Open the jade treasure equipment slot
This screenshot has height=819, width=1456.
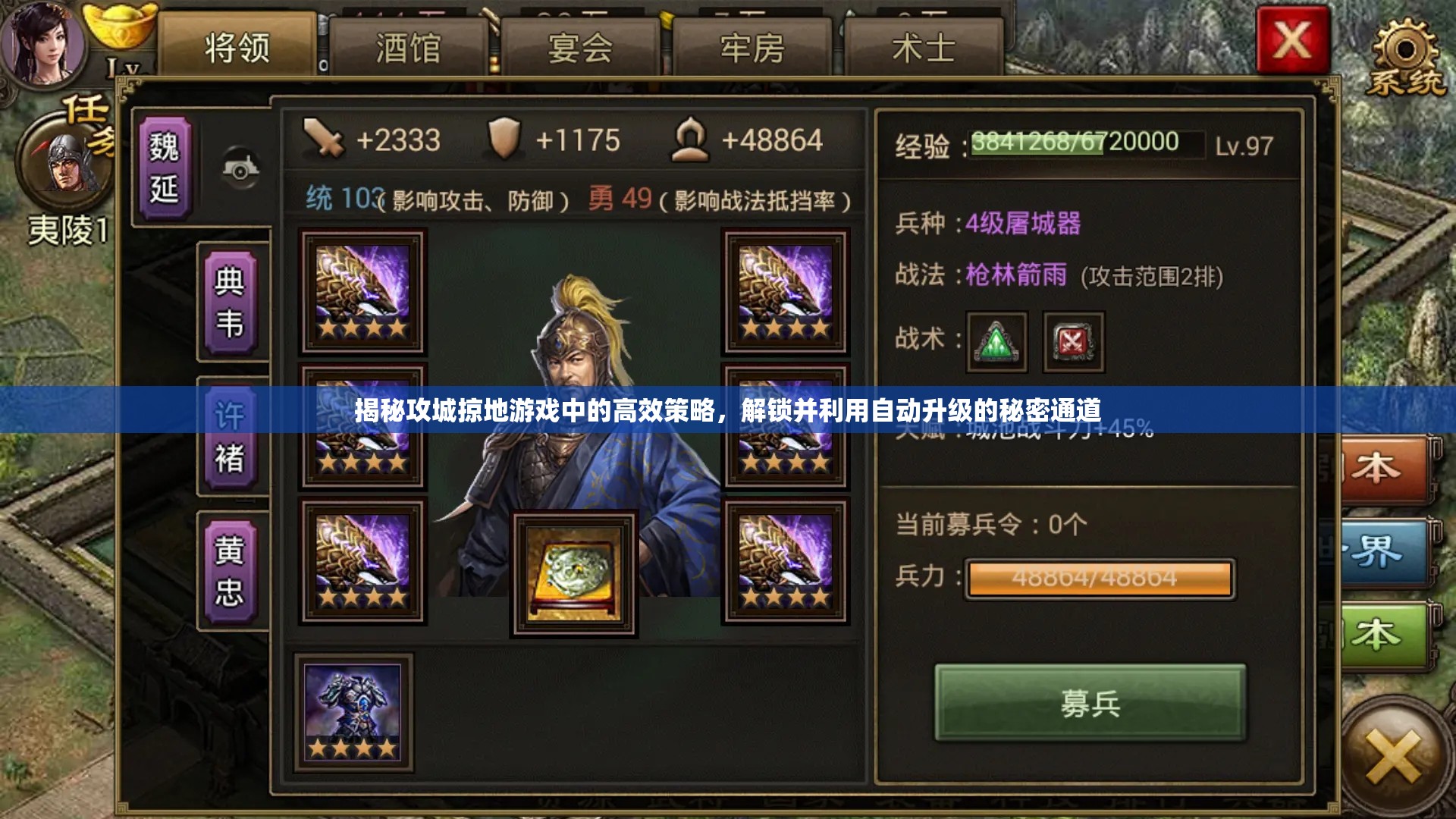[x=574, y=574]
